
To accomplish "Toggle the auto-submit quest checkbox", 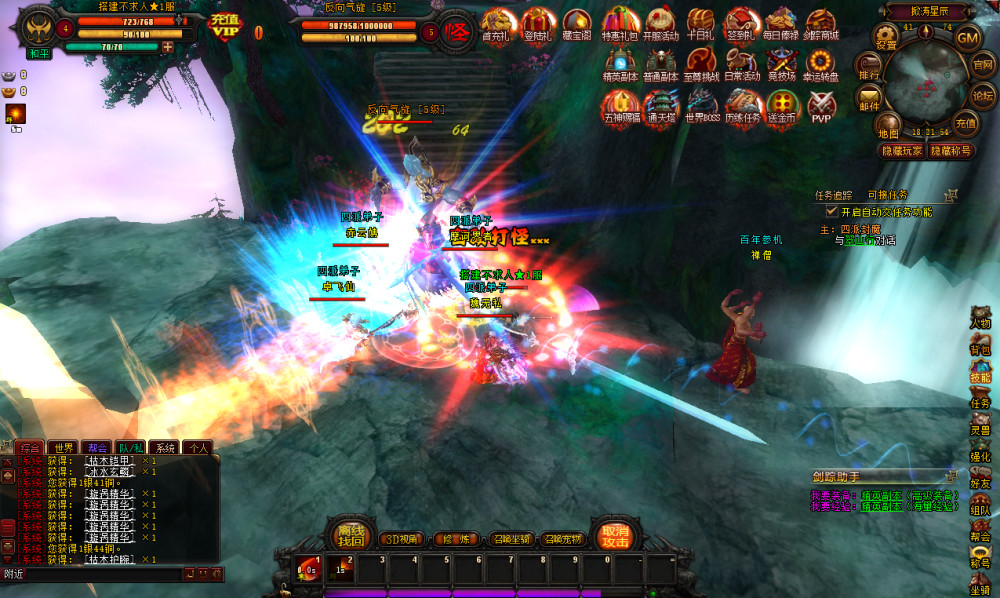I will coord(831,212).
